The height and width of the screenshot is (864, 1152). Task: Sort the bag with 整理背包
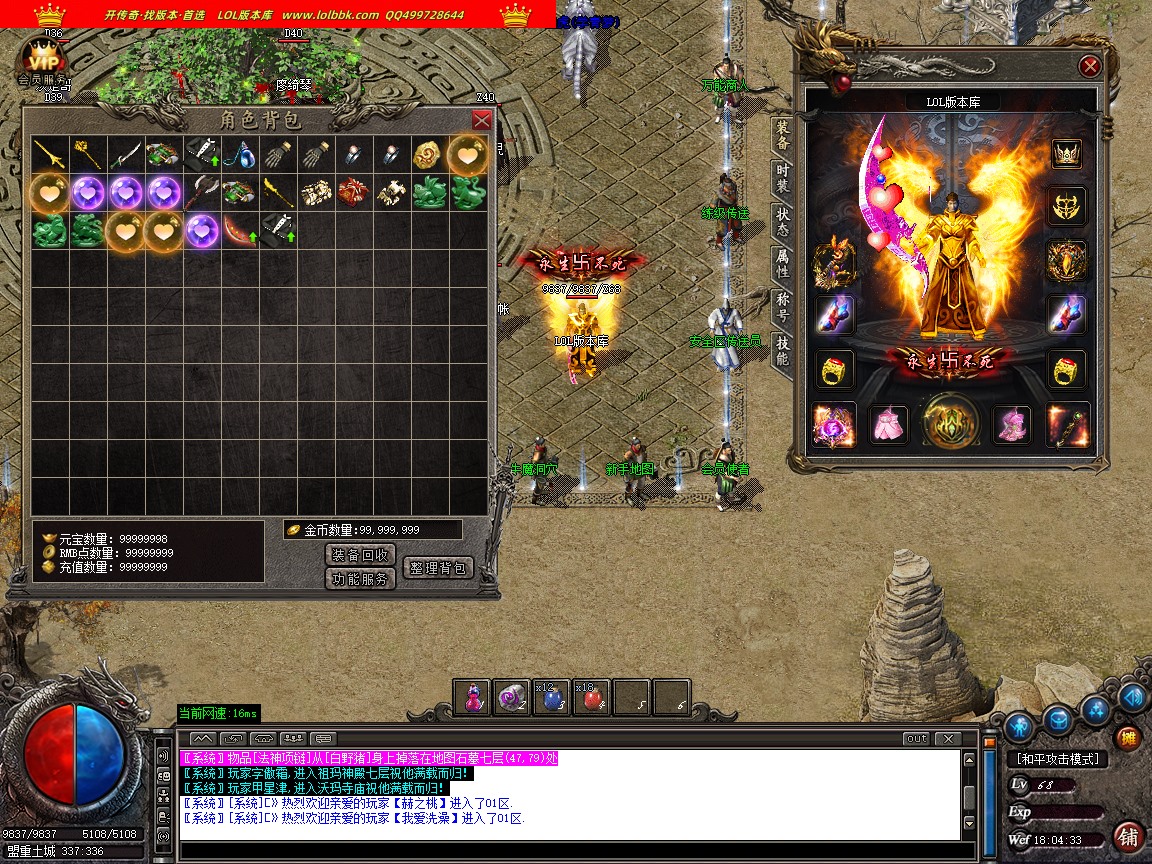point(436,567)
